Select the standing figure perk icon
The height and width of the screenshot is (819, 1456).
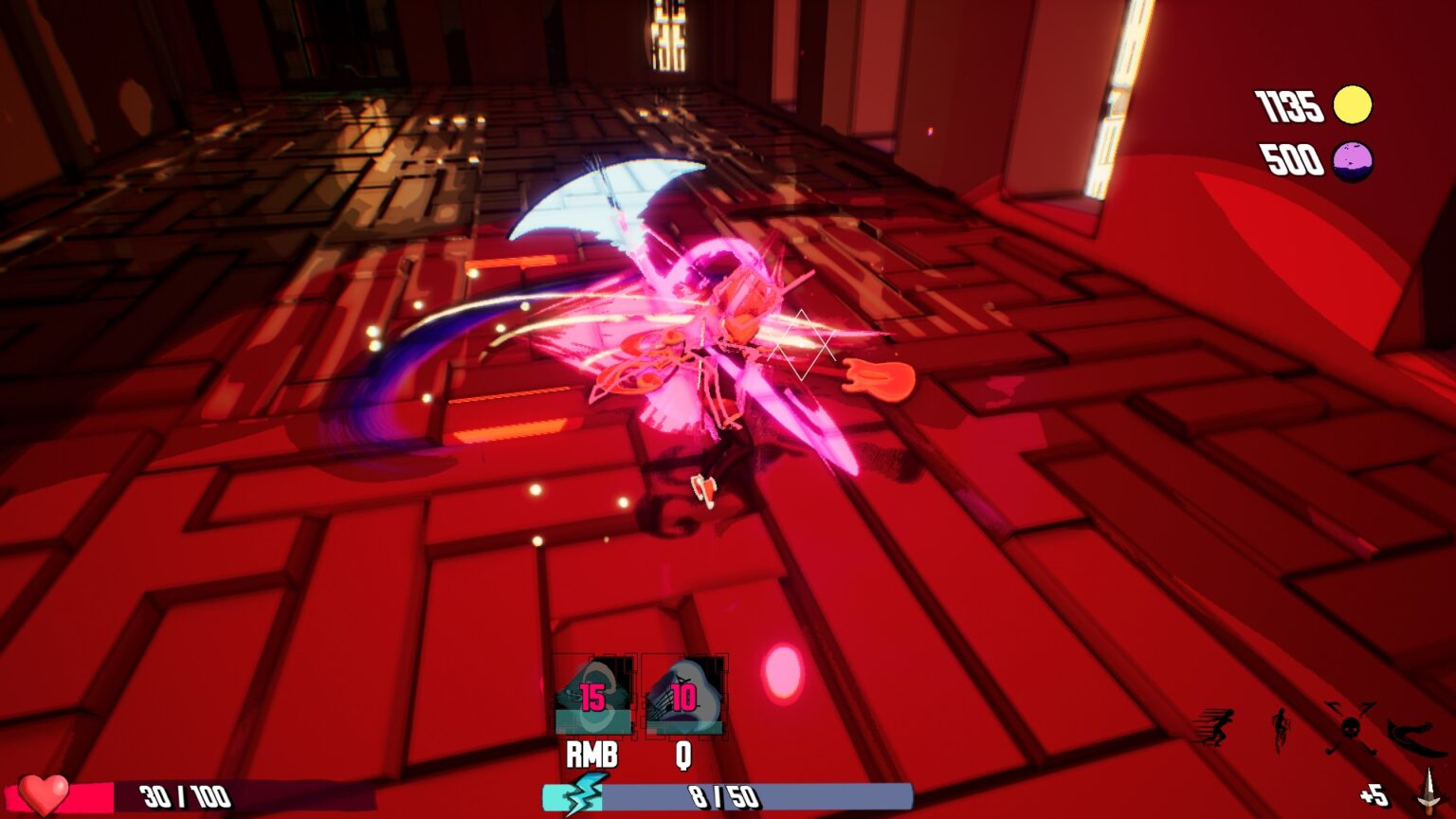(1282, 729)
